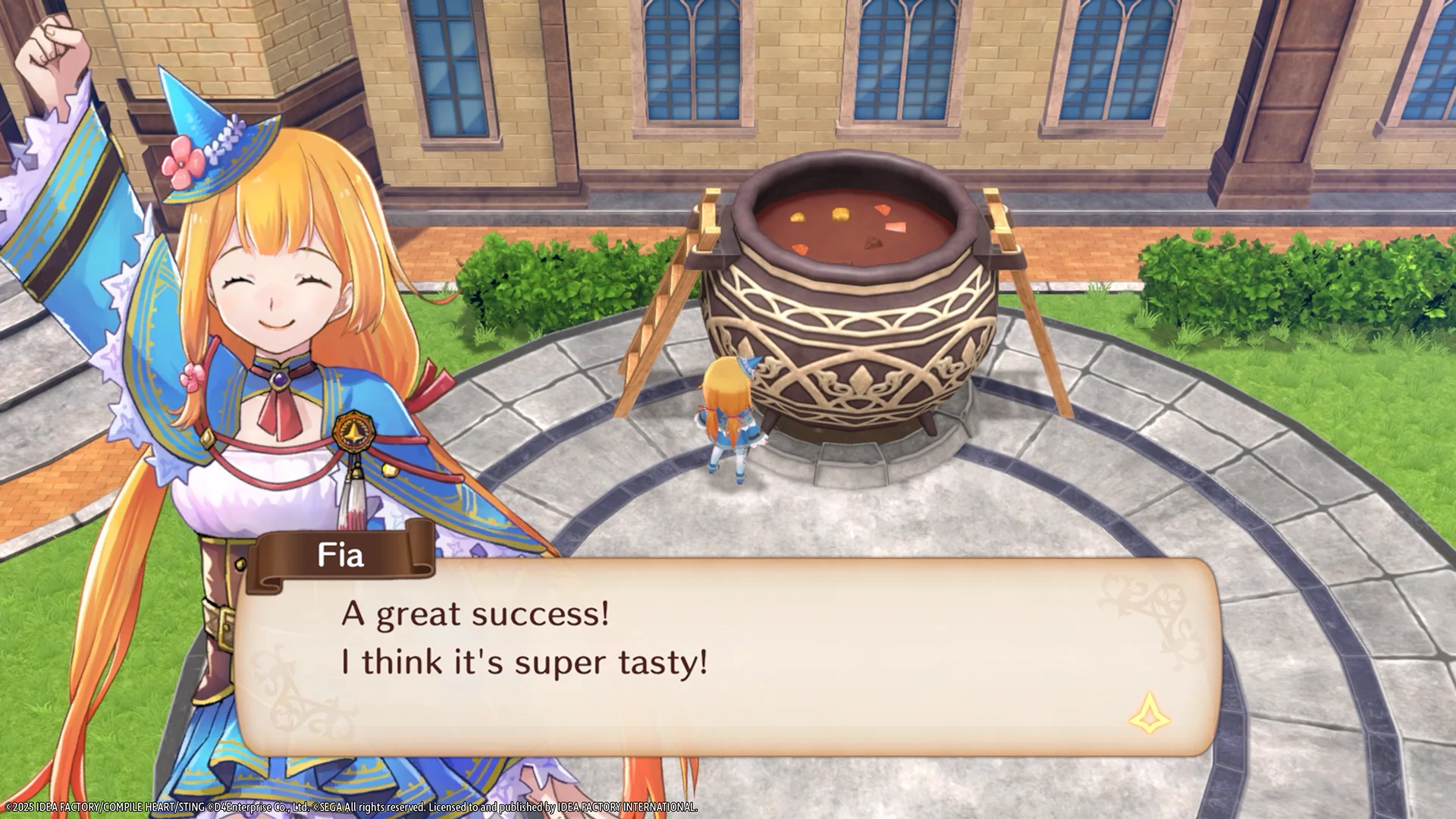Click Fia's dialogue box to continue
The width and height of the screenshot is (1456, 819).
click(x=726, y=657)
